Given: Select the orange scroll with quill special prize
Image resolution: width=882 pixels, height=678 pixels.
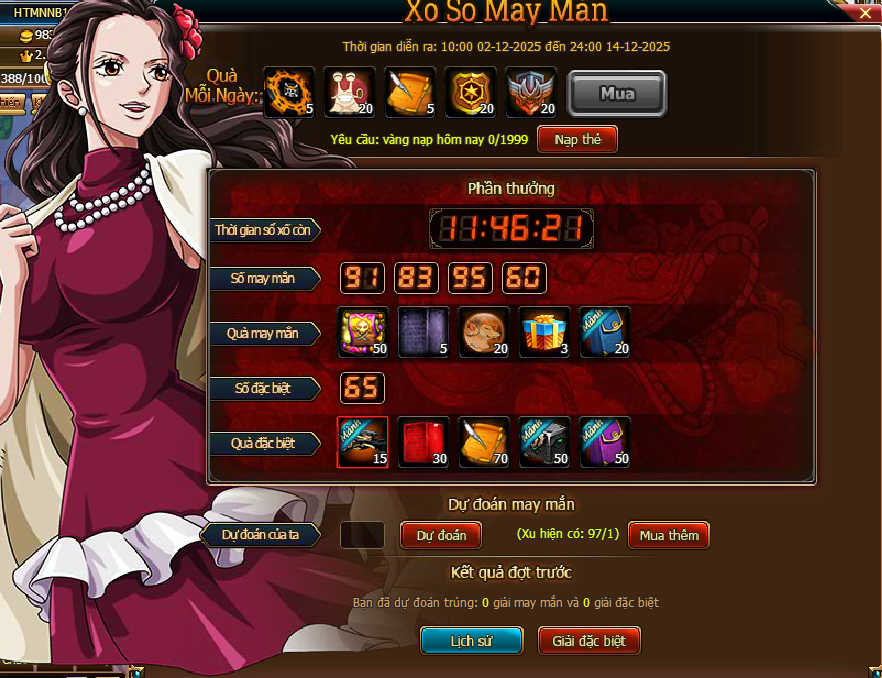Looking at the screenshot, I should click(484, 442).
